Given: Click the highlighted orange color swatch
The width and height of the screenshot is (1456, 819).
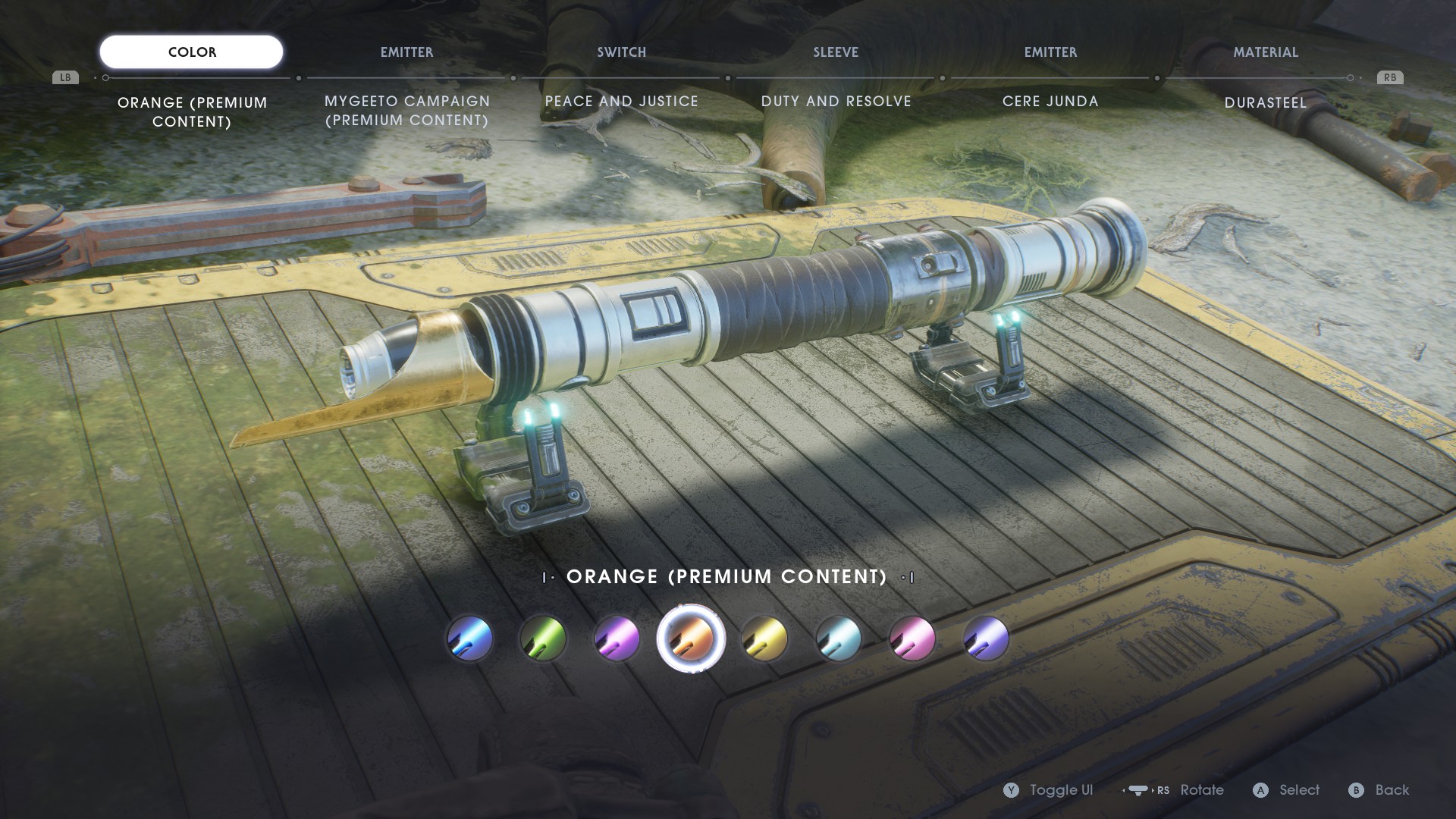Looking at the screenshot, I should 691,639.
